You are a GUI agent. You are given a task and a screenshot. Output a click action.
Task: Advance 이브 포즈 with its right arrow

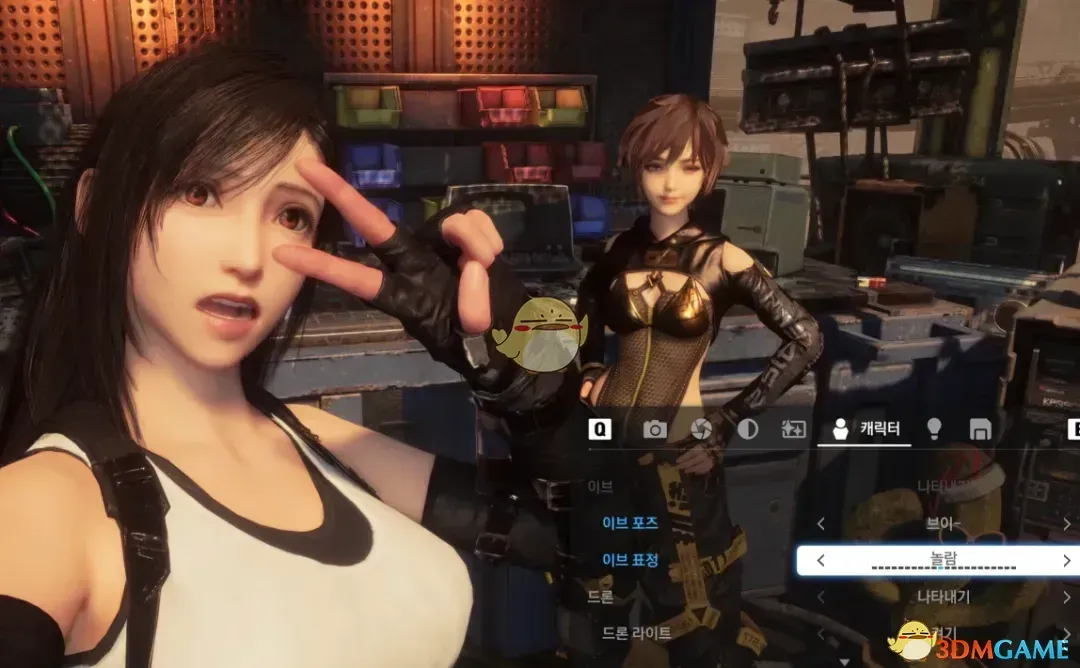click(1067, 523)
